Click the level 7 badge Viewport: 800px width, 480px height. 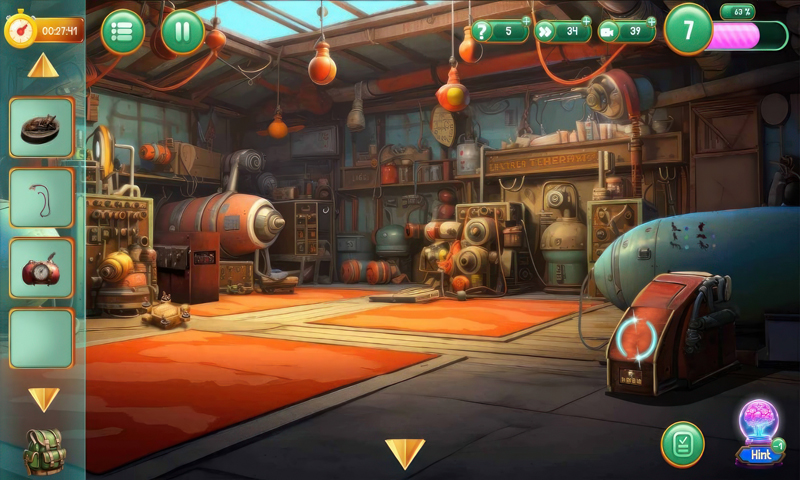point(688,29)
